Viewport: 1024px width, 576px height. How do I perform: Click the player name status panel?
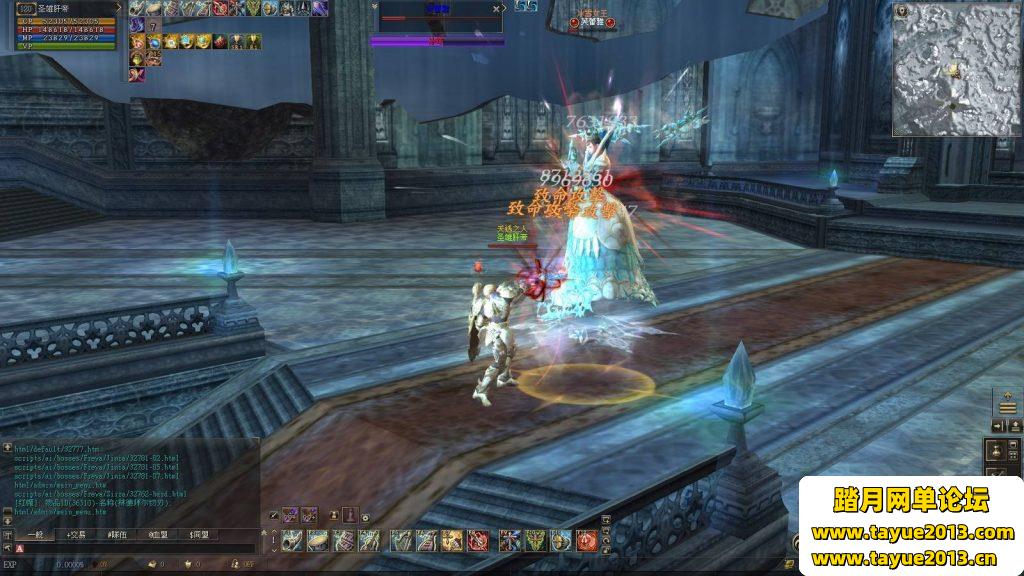pos(62,9)
